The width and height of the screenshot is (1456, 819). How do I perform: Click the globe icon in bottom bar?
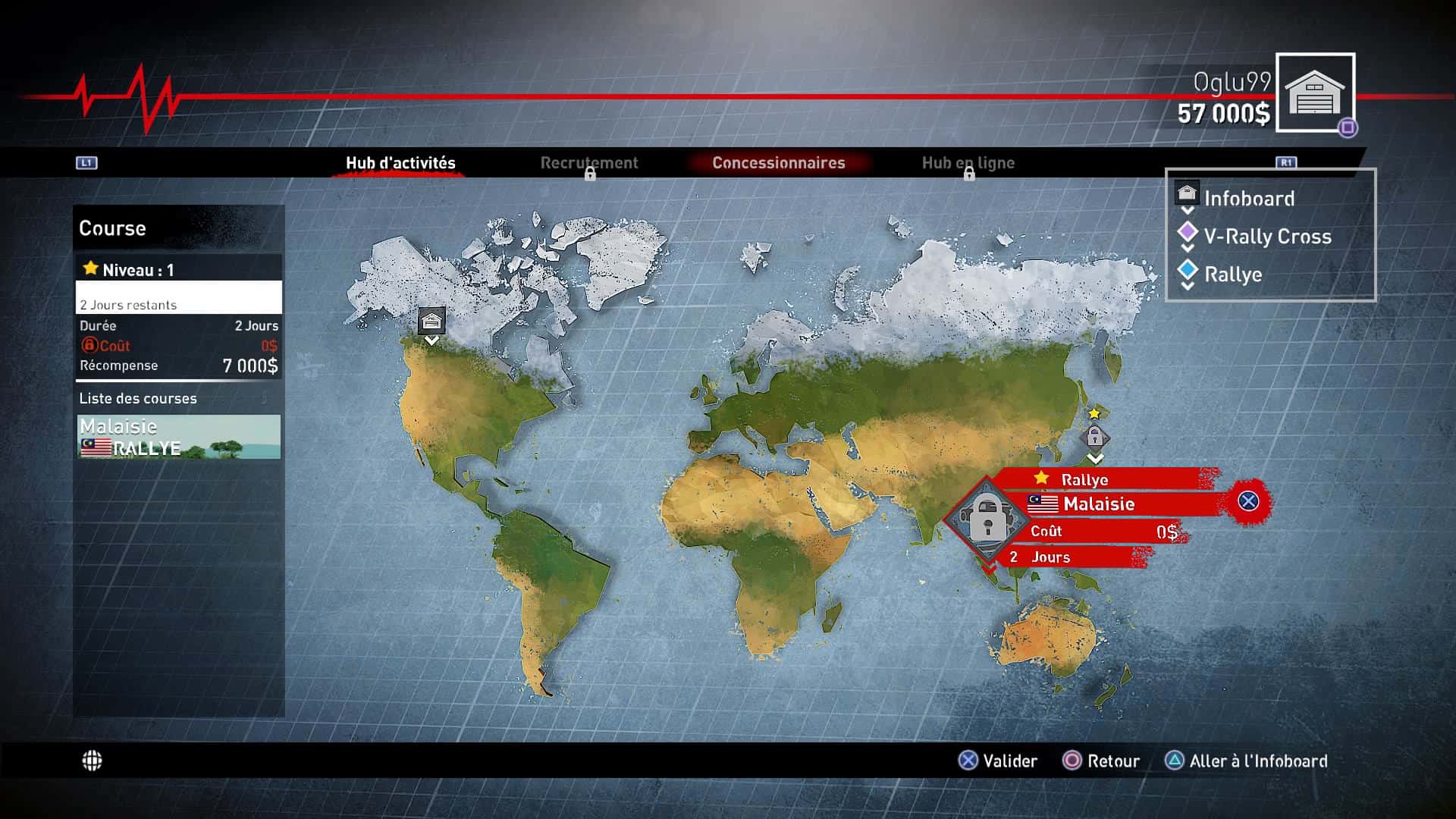(x=93, y=761)
